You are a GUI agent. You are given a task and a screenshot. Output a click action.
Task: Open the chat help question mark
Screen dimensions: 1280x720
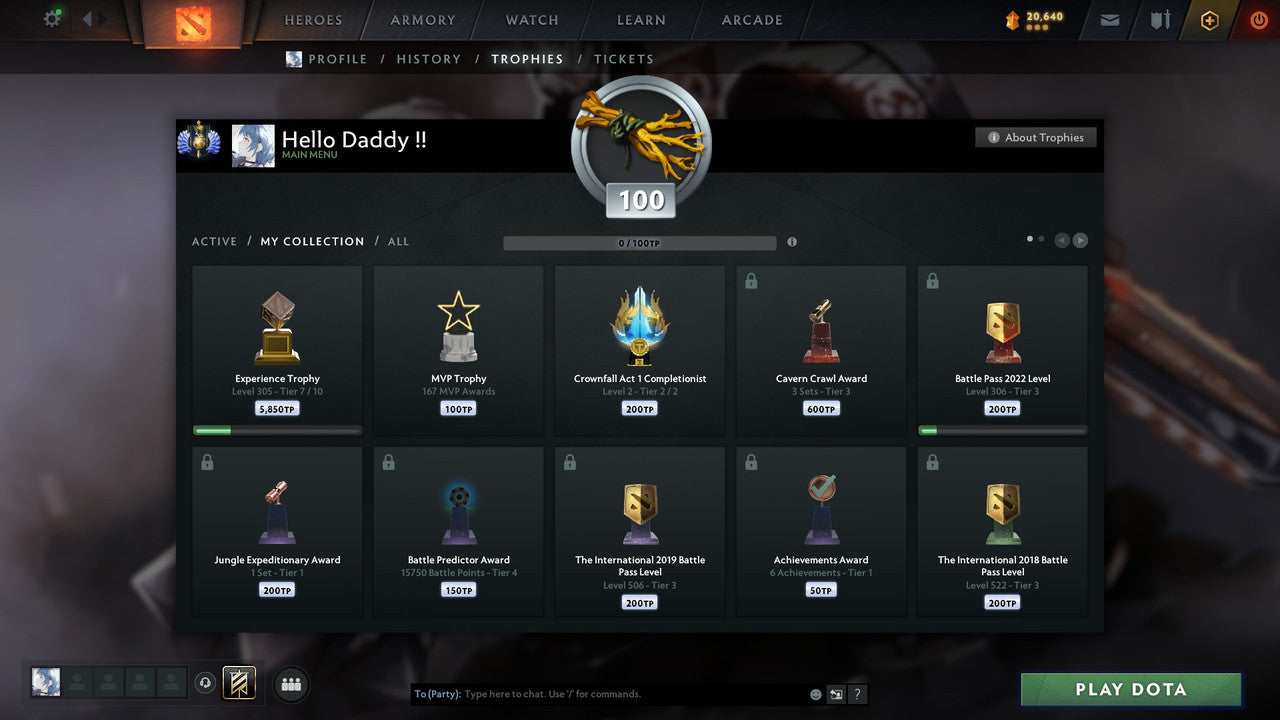(x=857, y=693)
